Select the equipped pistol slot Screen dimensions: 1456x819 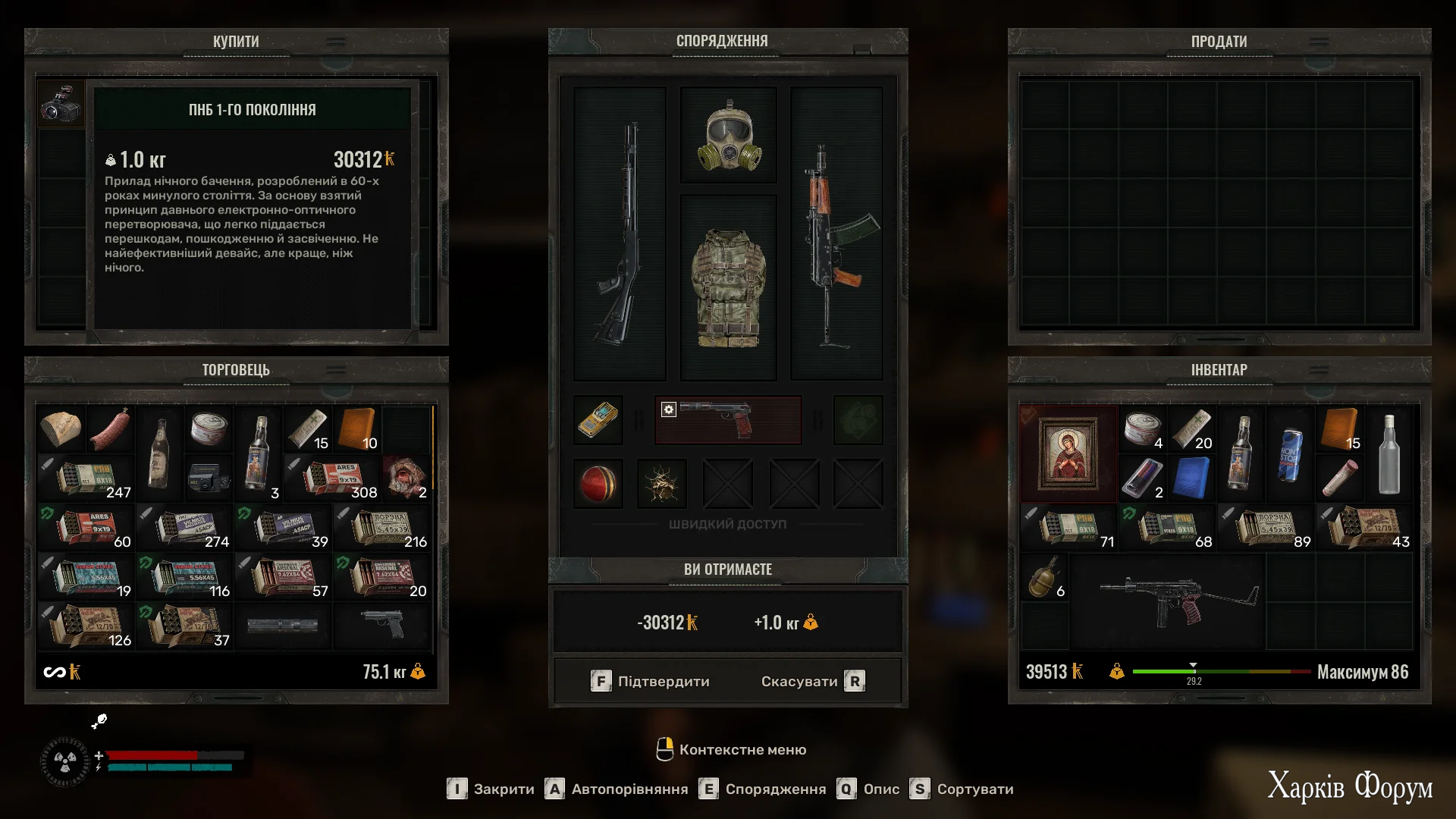coord(728,419)
